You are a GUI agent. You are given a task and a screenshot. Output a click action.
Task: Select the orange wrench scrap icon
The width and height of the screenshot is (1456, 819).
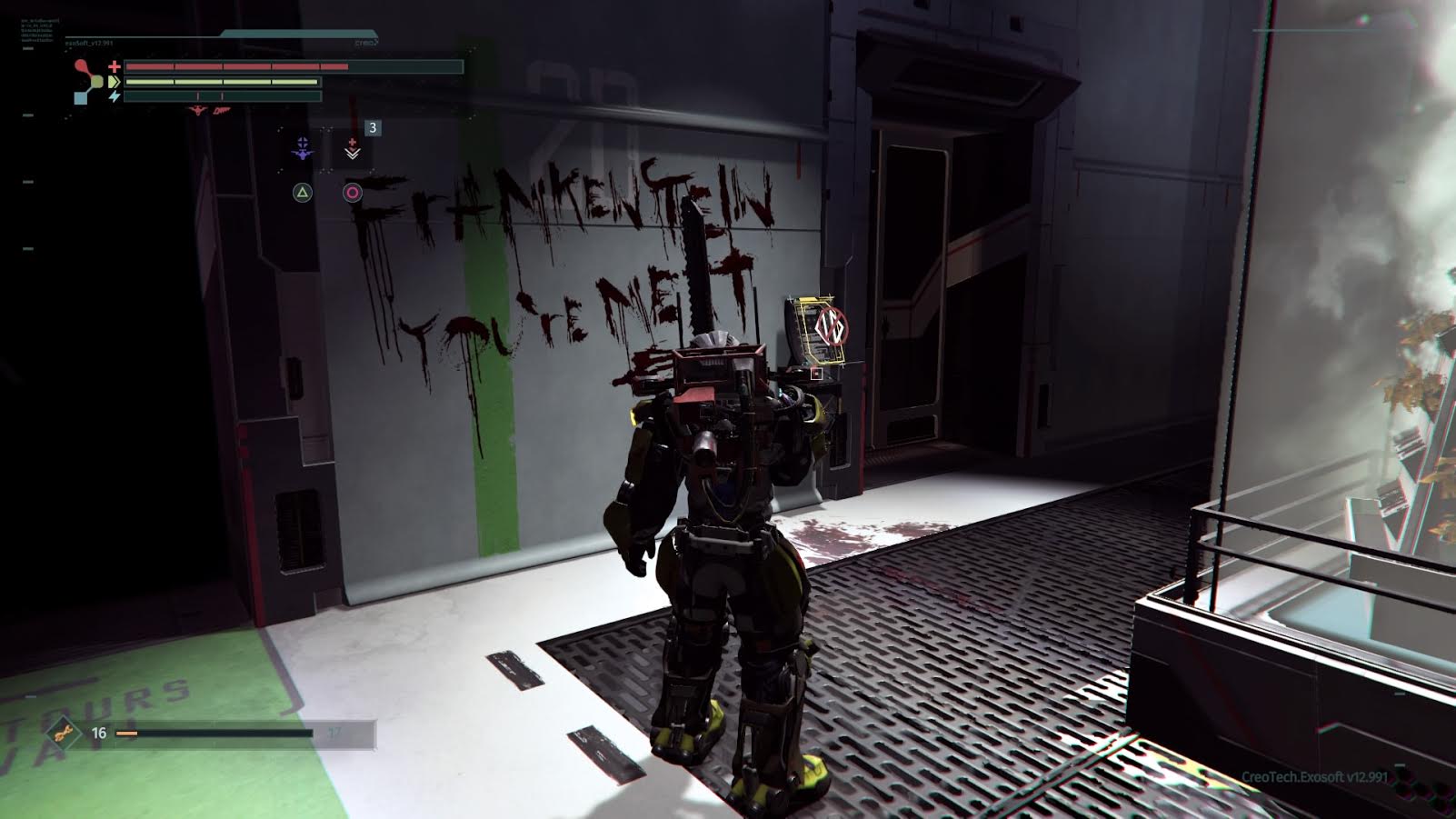click(61, 733)
